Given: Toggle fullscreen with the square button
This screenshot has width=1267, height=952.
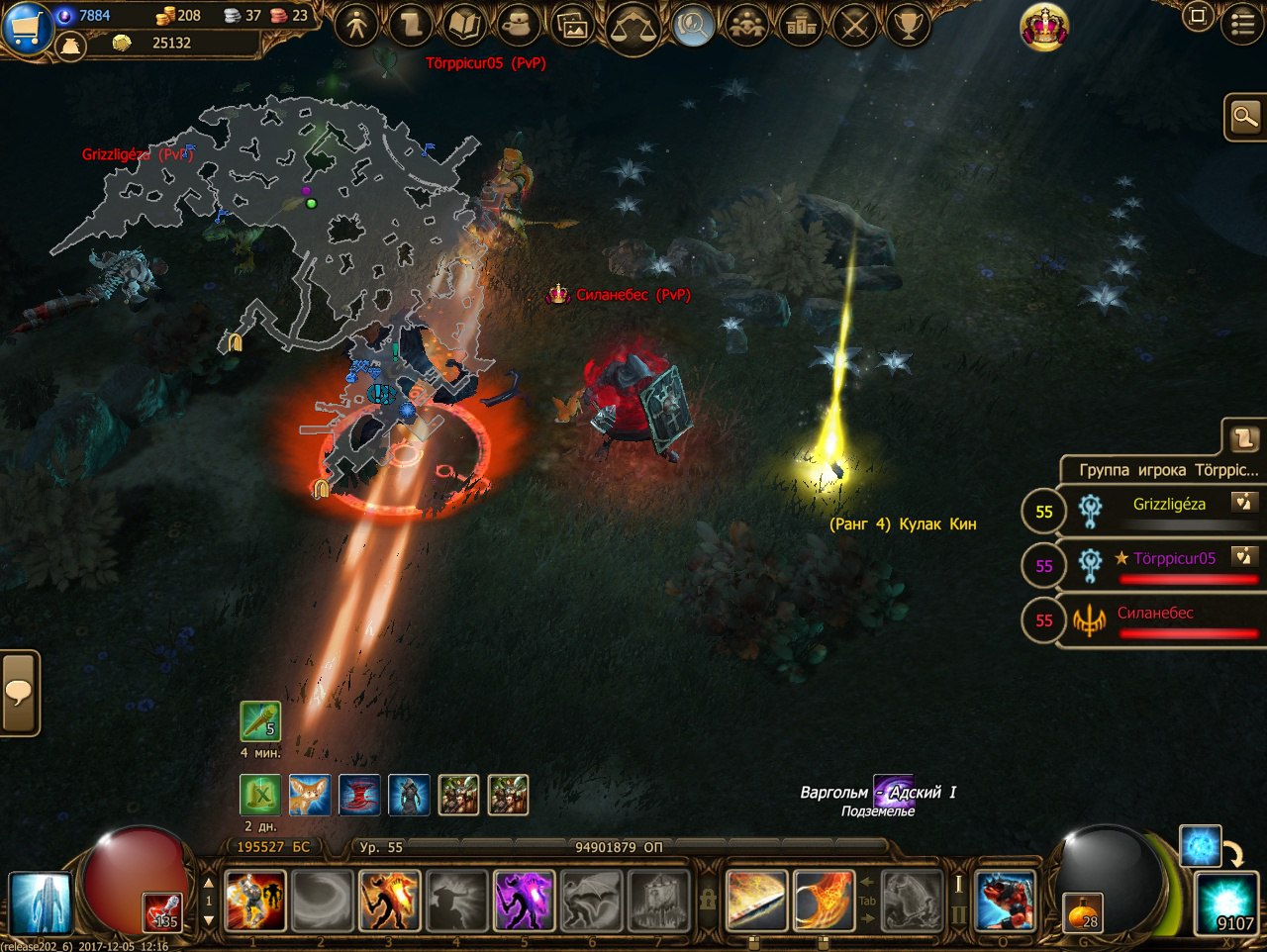Looking at the screenshot, I should pyautogui.click(x=1198, y=17).
